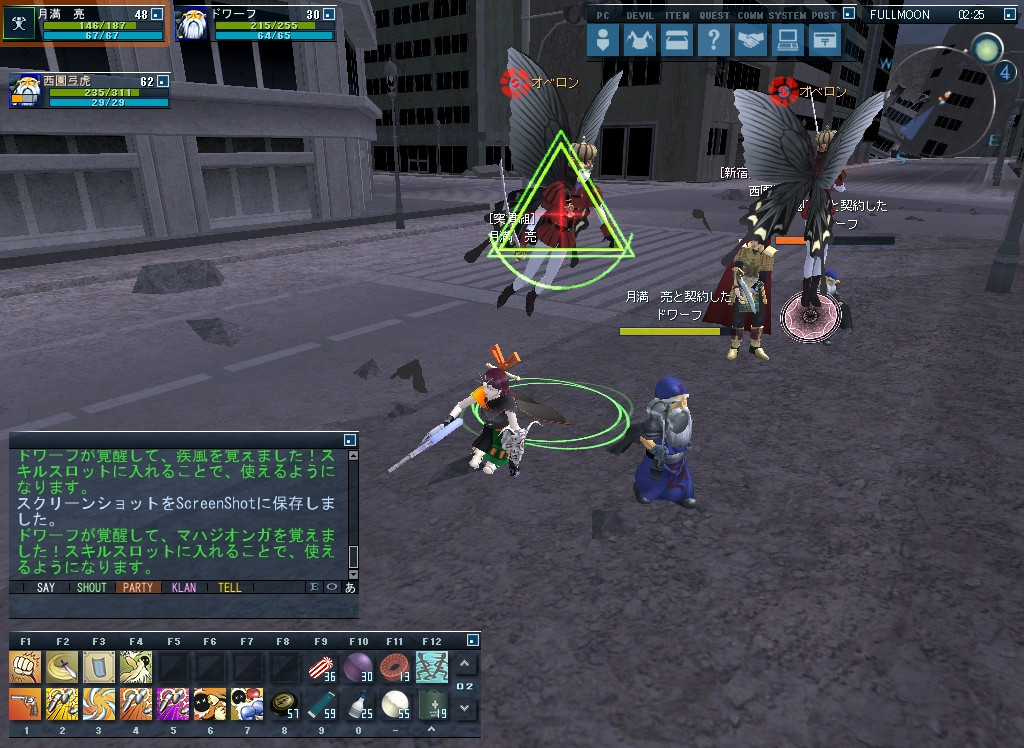The image size is (1024, 748).
Task: Use the revolver gun skill
Action: [25, 703]
